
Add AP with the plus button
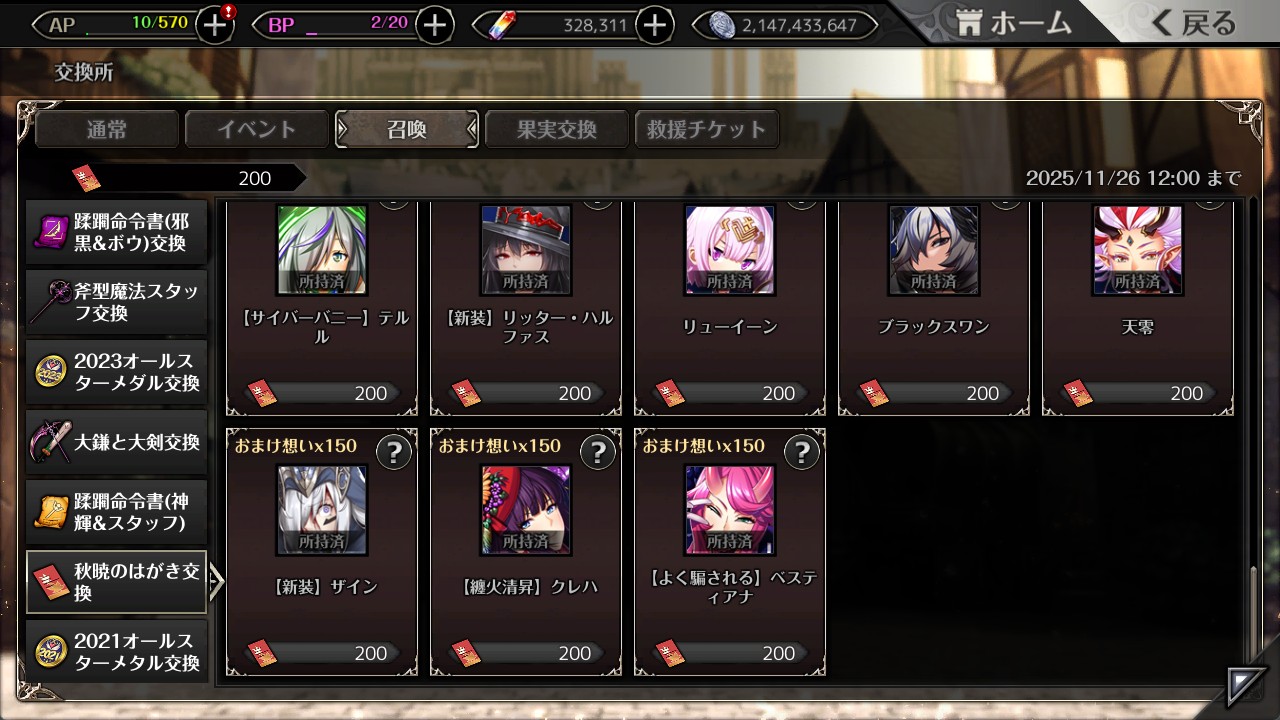tap(215, 25)
